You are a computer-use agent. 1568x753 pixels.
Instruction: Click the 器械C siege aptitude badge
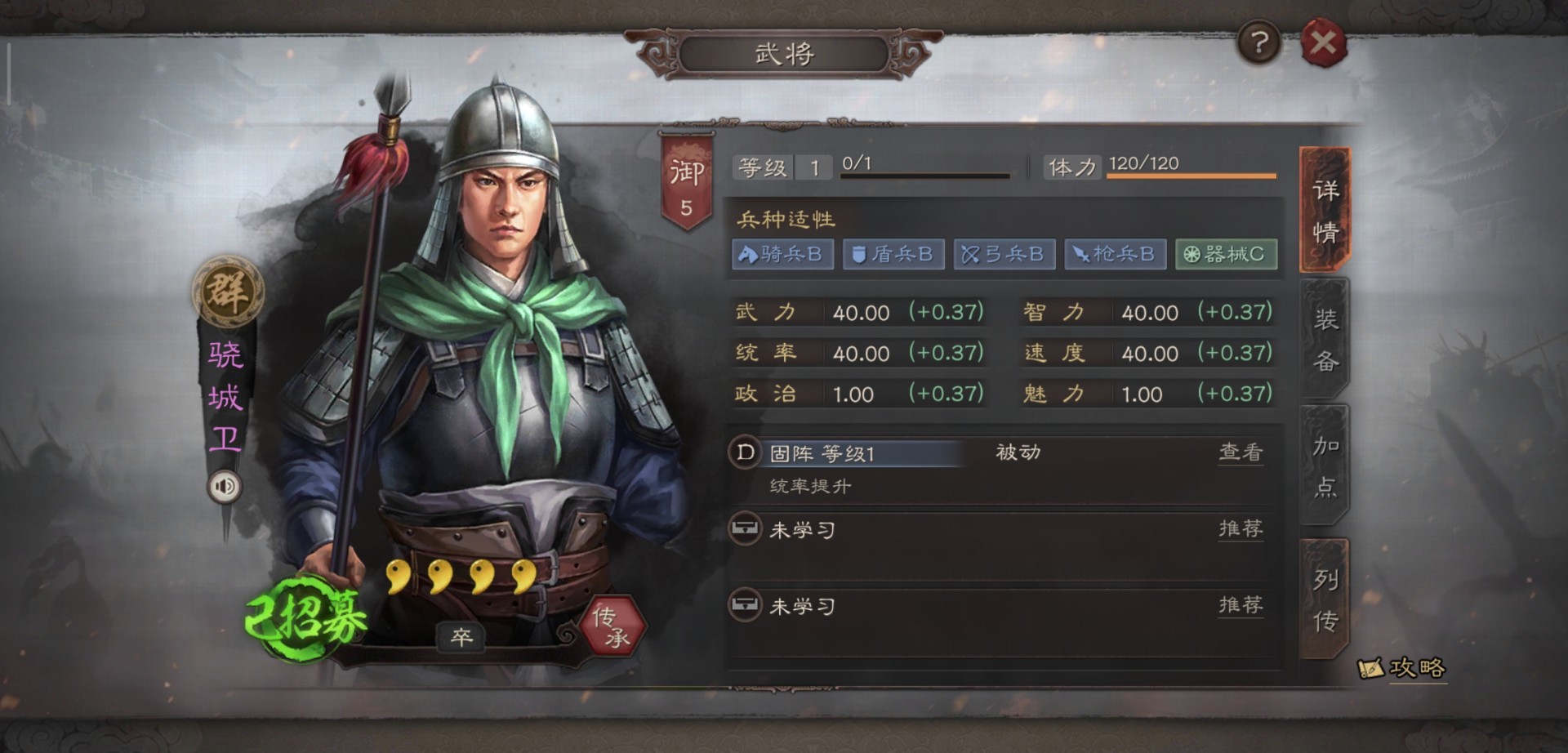coord(1227,254)
